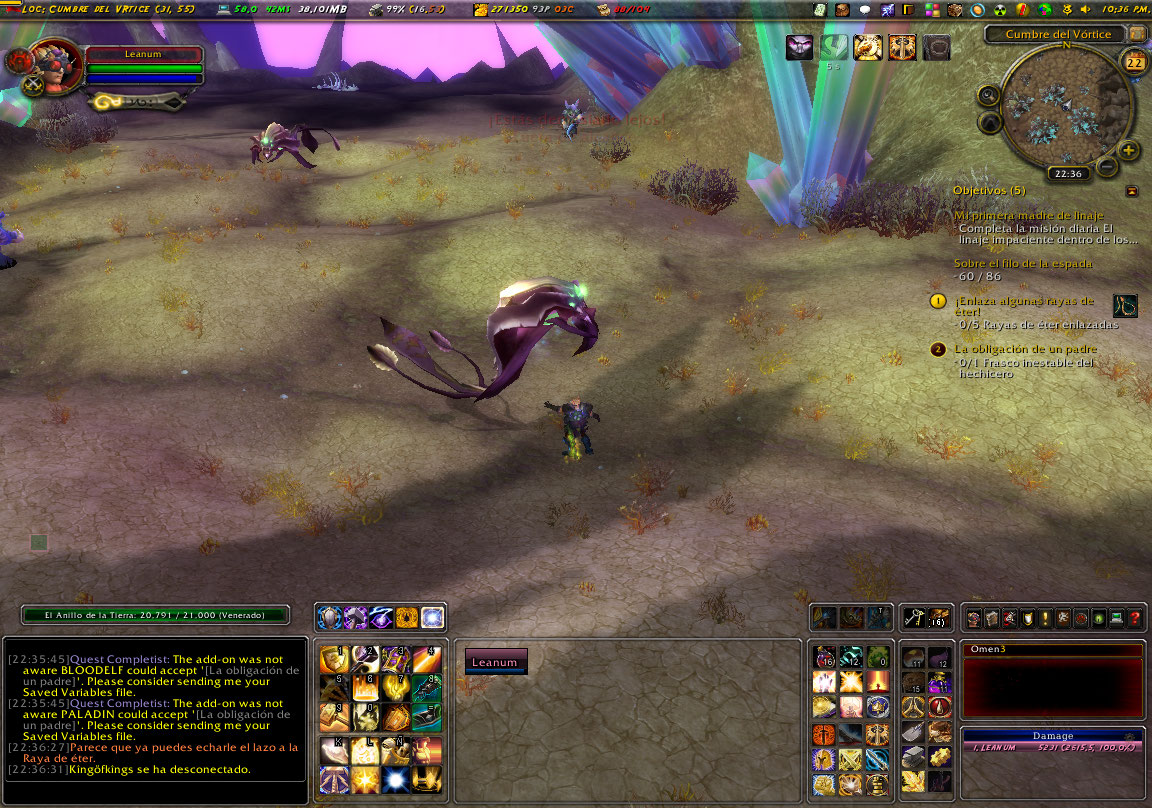
Task: Activate the ability bound to key 1
Action: [334, 659]
